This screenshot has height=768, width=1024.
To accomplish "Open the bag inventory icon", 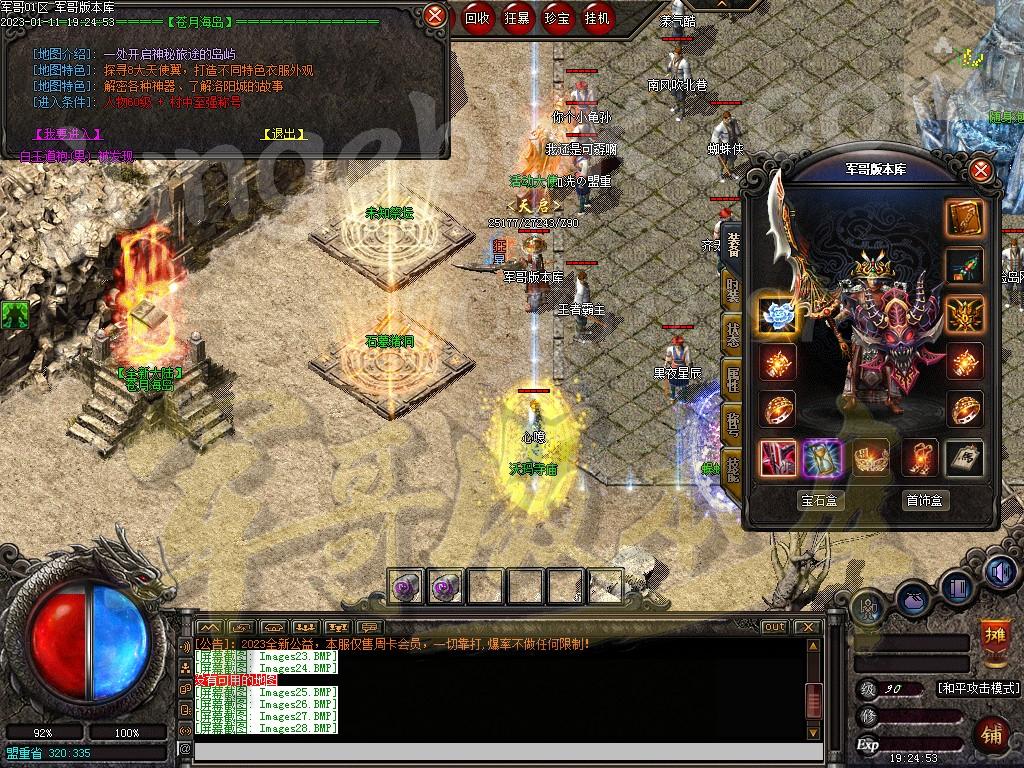I will click(x=913, y=600).
